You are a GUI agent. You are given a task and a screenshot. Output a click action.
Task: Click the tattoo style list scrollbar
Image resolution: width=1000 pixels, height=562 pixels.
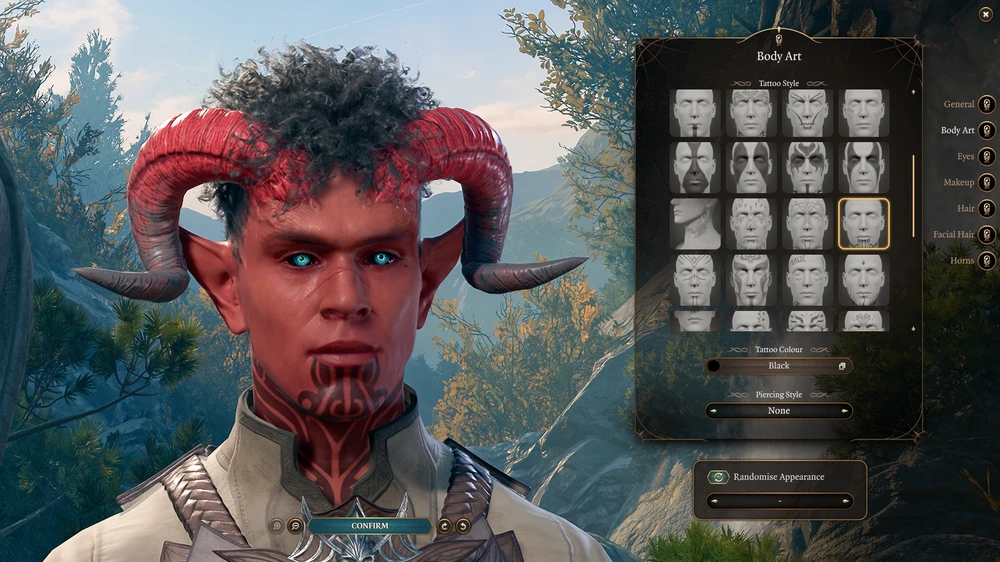(913, 195)
